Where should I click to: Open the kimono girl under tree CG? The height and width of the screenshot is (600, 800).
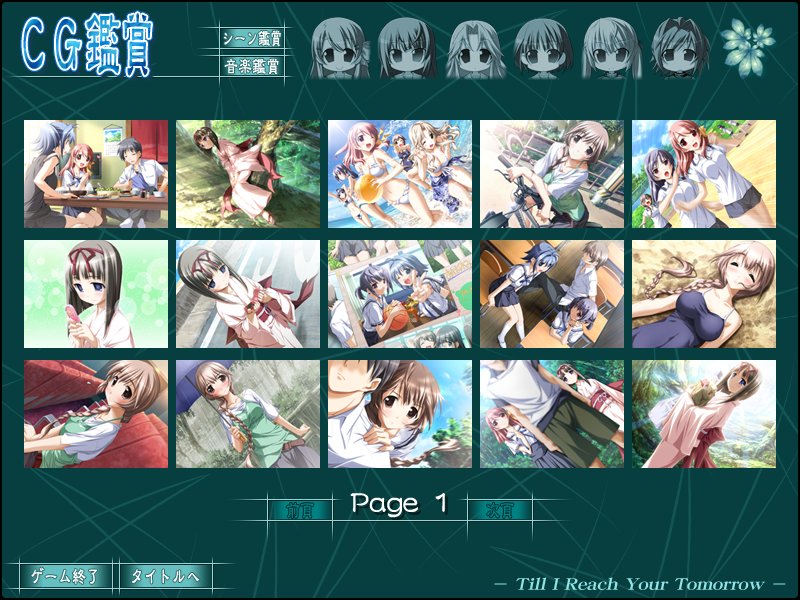tap(248, 174)
